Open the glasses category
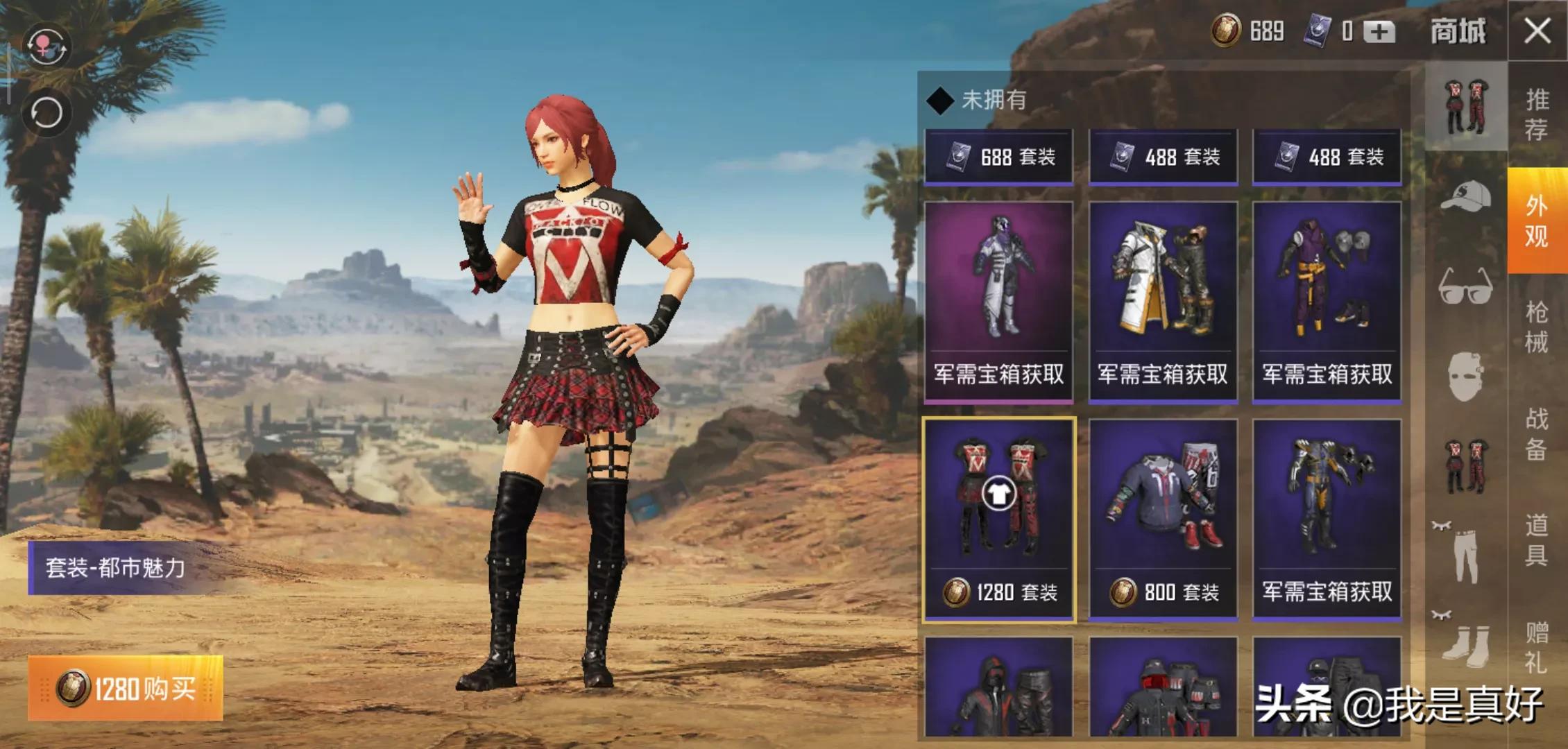This screenshot has width=1568, height=749. (x=1465, y=286)
